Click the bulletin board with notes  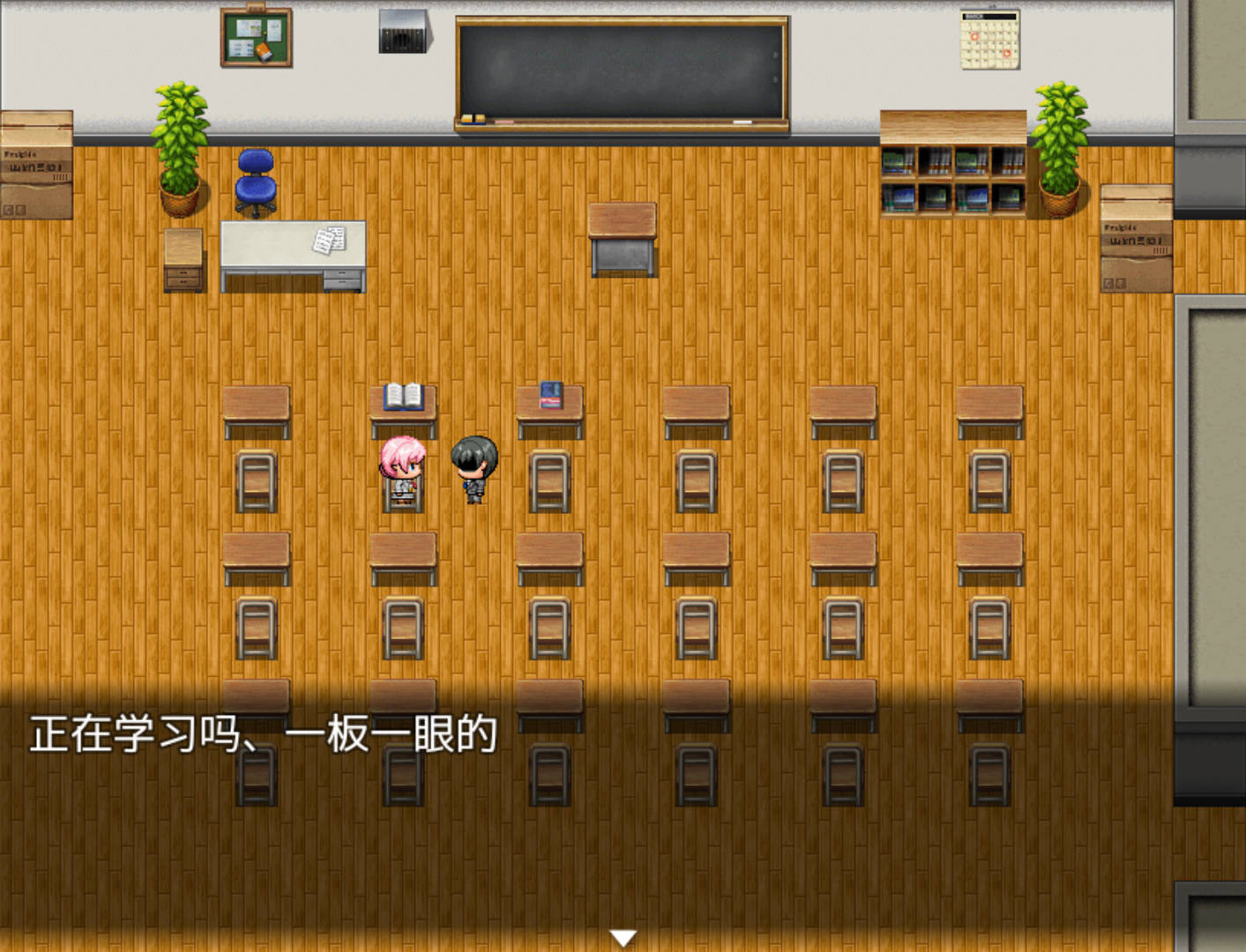pyautogui.click(x=255, y=37)
